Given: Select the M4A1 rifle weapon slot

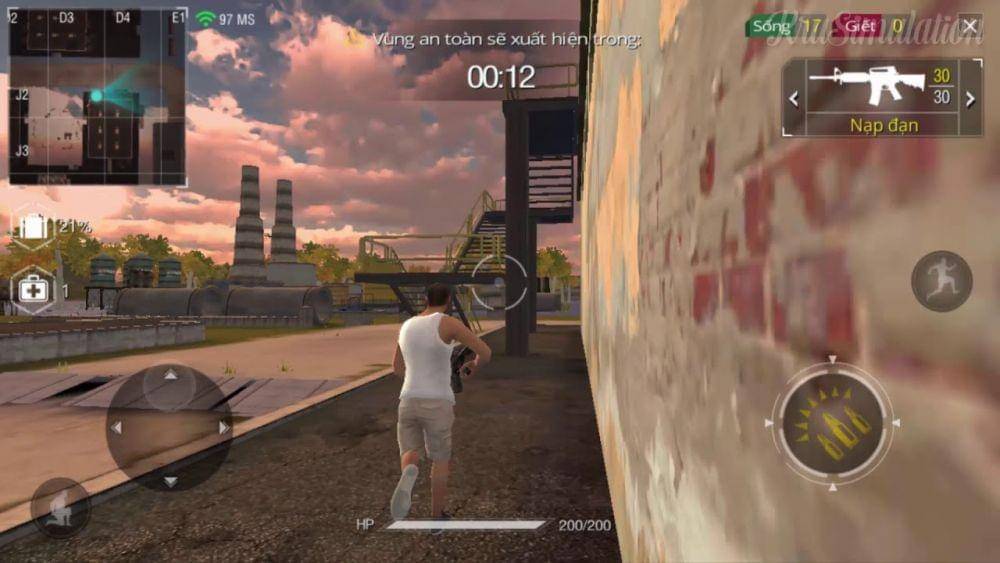Looking at the screenshot, I should [x=867, y=86].
